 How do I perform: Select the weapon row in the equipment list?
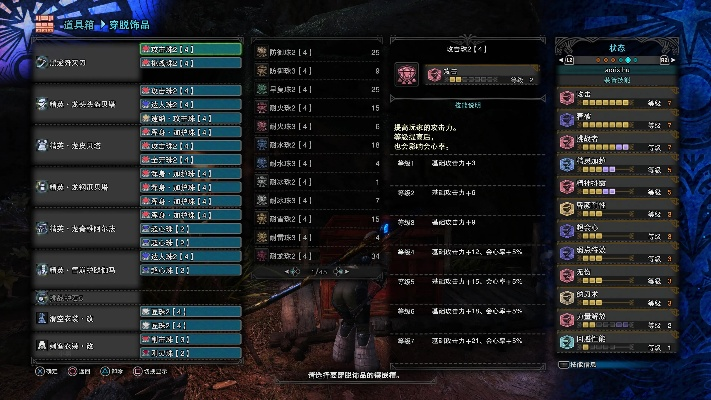(85, 62)
